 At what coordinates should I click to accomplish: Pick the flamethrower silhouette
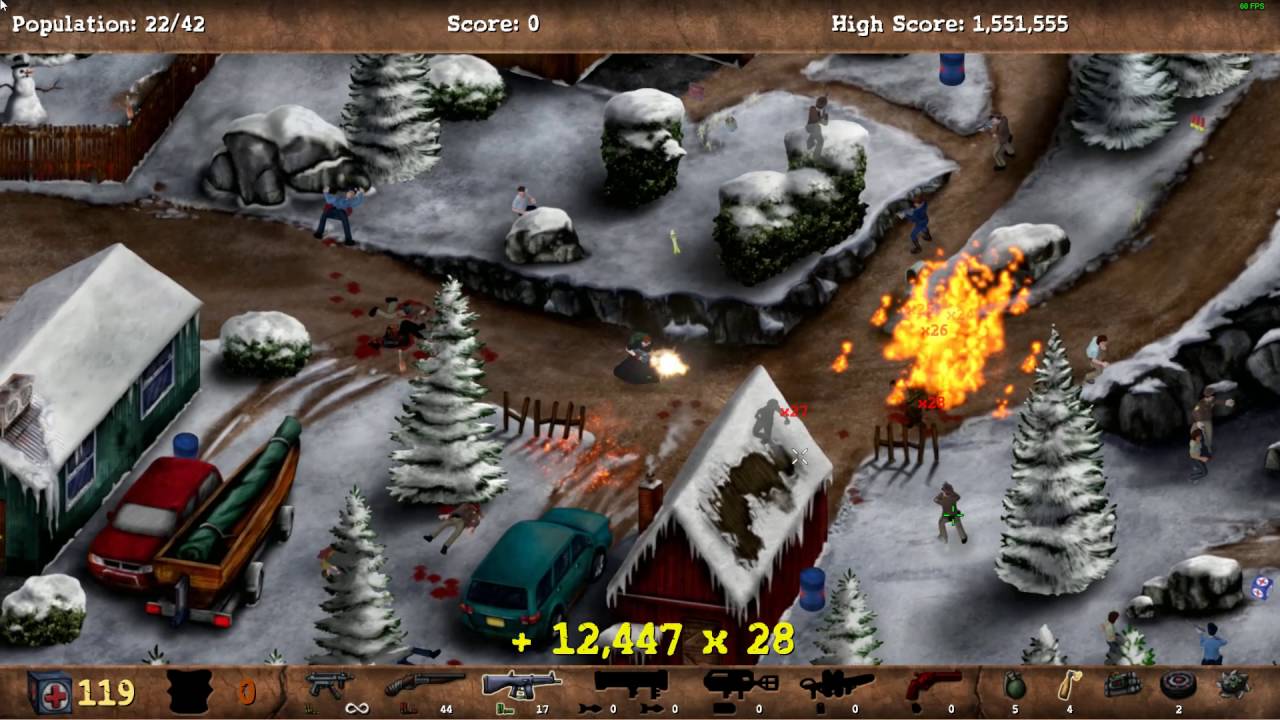tap(836, 685)
